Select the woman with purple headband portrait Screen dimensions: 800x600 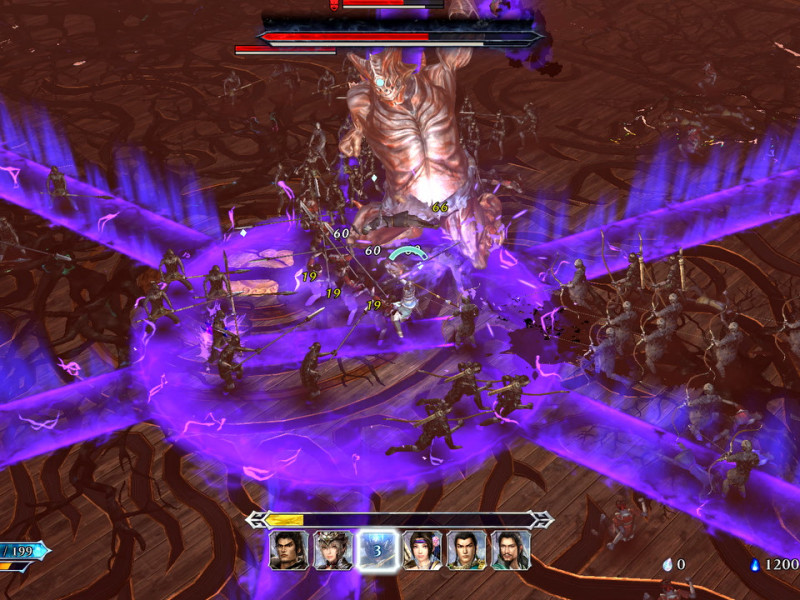422,550
